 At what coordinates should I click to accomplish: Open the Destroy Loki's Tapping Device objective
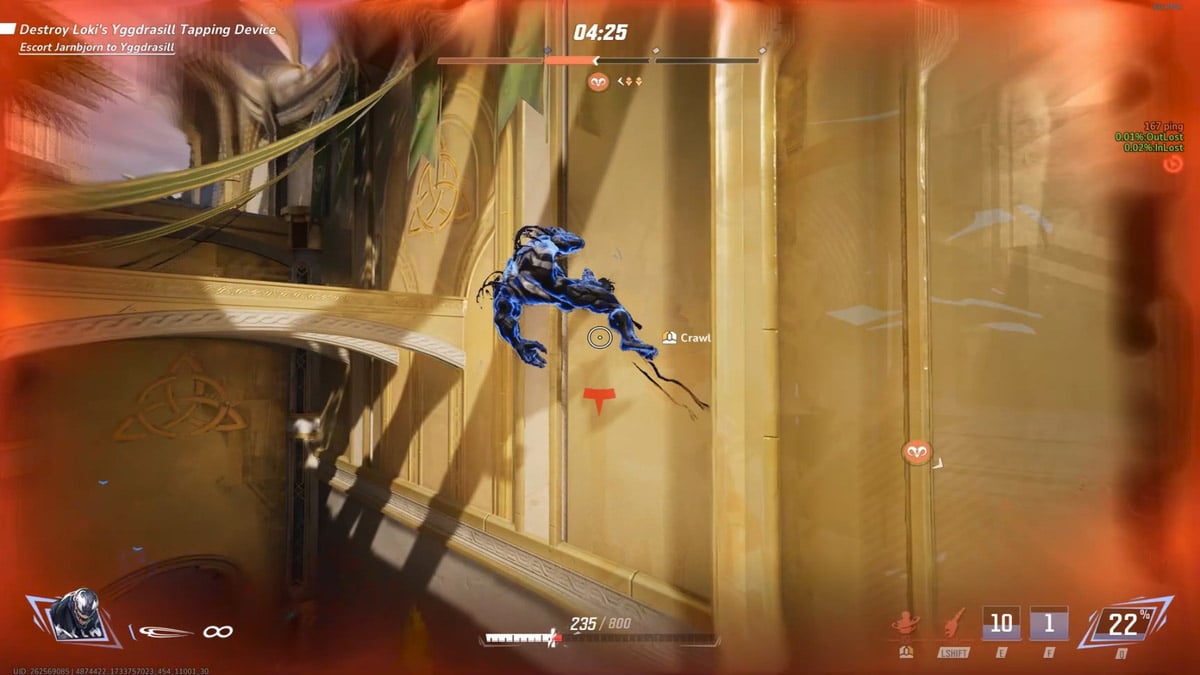click(x=147, y=30)
